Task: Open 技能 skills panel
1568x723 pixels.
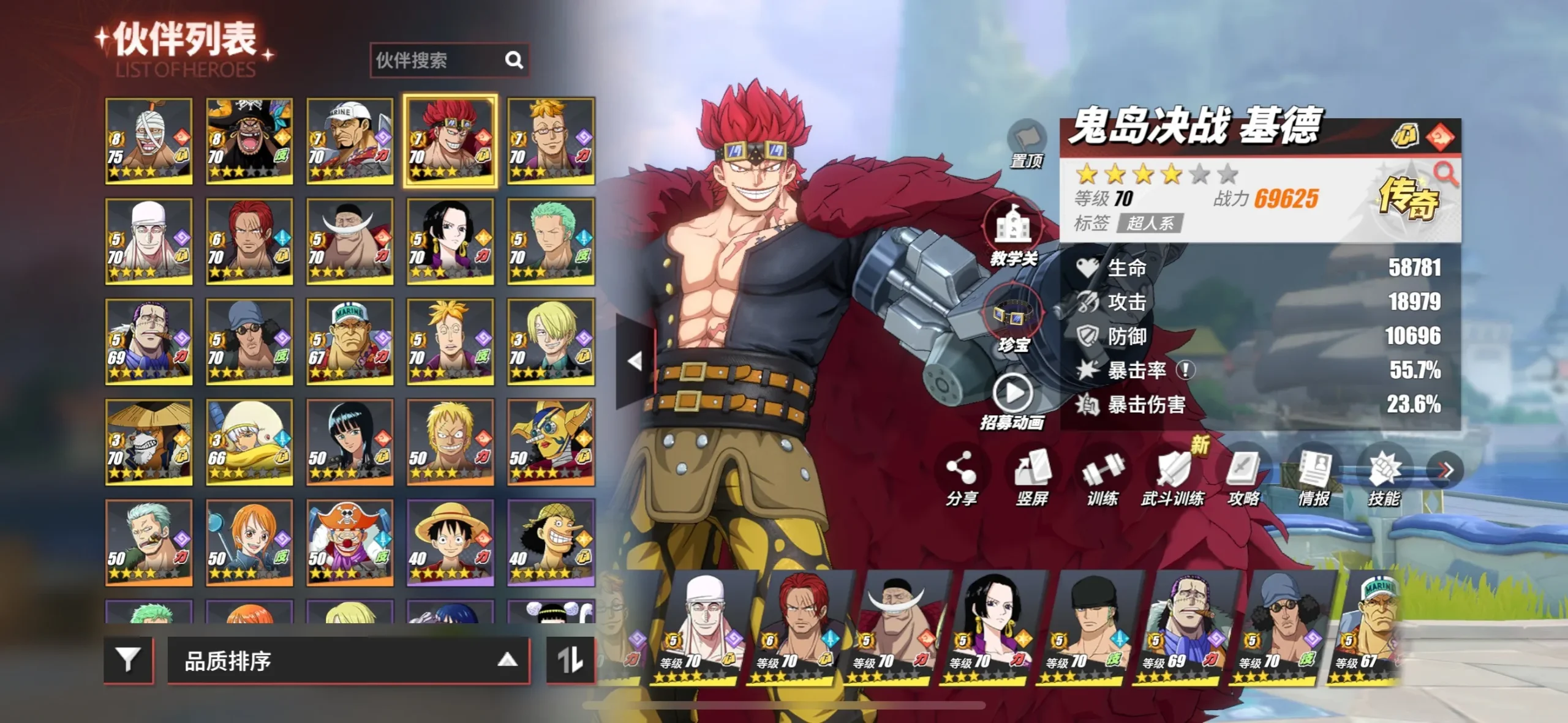Action: (x=1384, y=479)
